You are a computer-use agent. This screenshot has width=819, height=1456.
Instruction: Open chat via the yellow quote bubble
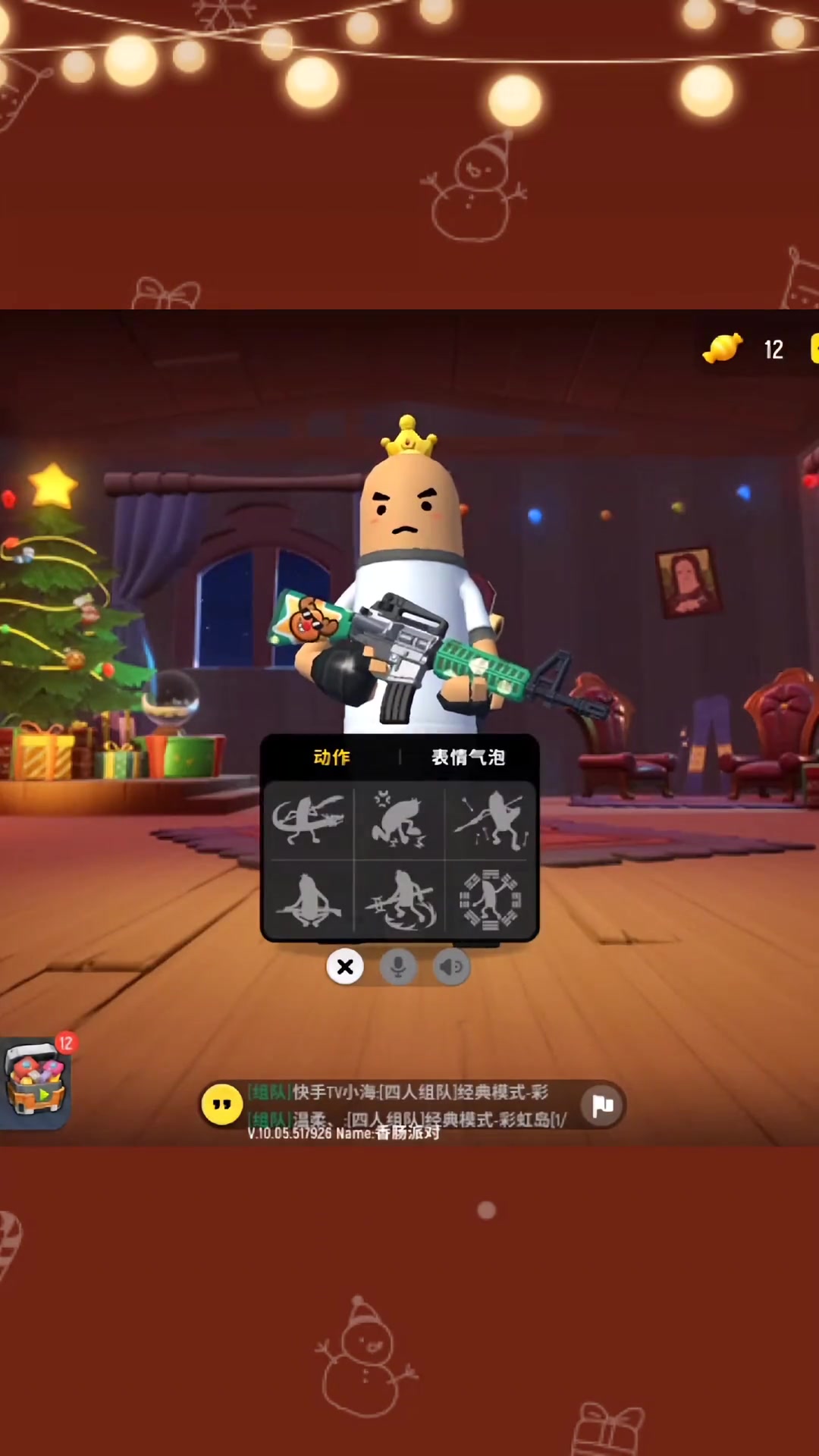221,1105
